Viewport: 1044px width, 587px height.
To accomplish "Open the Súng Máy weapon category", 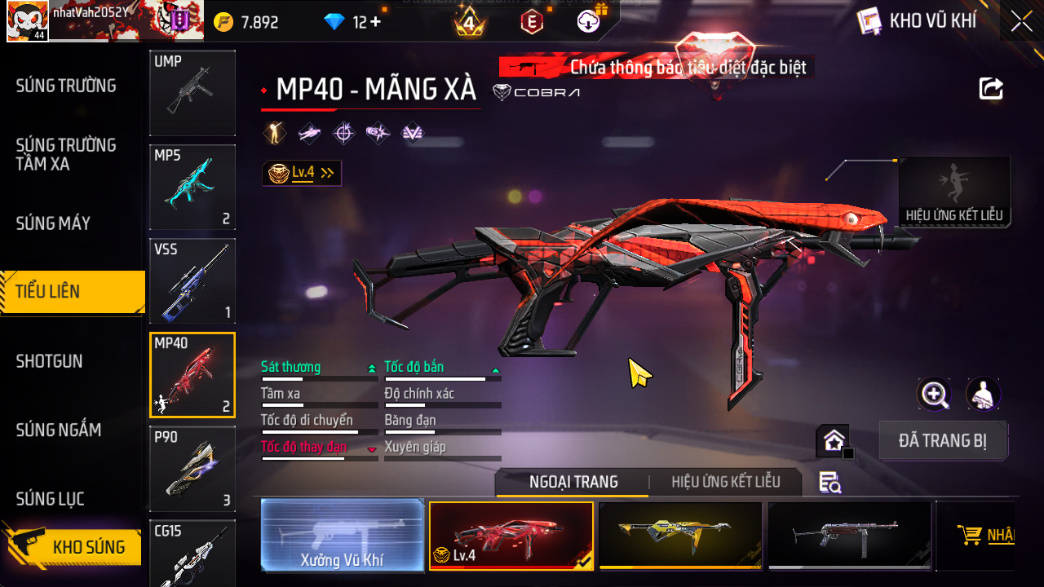I will 53,223.
